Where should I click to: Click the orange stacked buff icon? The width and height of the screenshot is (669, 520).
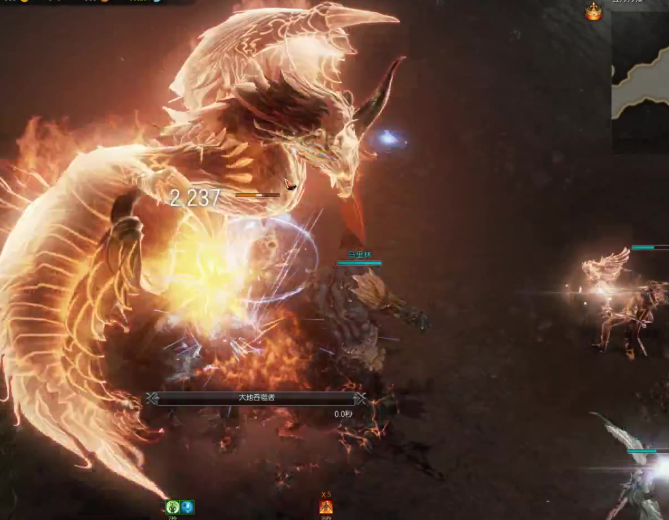325,507
